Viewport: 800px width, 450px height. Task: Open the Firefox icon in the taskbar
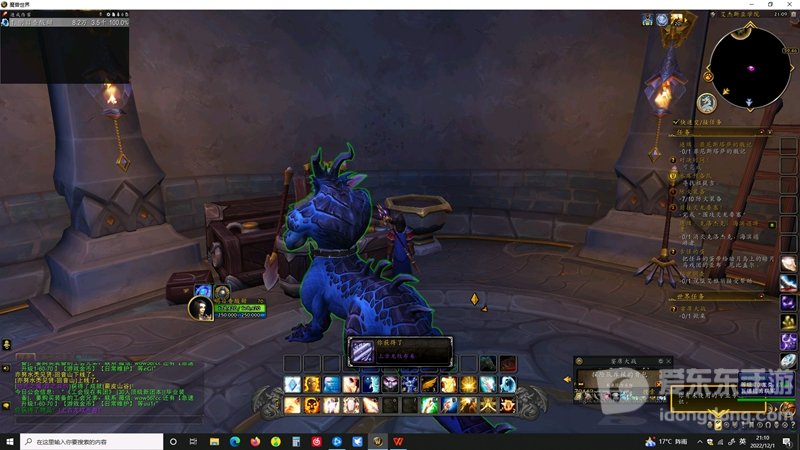tap(255, 440)
